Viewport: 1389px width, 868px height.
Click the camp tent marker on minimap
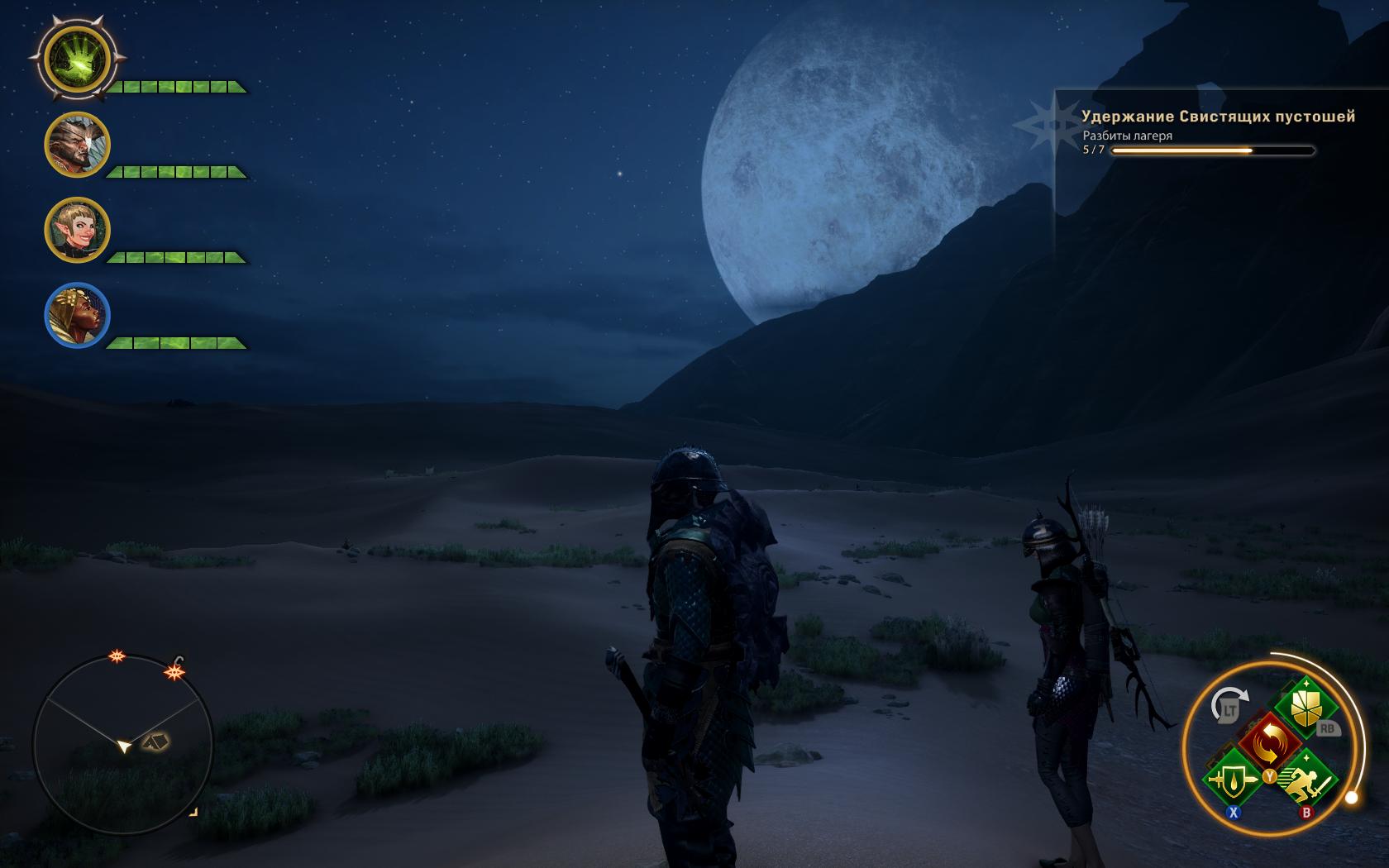tap(155, 741)
